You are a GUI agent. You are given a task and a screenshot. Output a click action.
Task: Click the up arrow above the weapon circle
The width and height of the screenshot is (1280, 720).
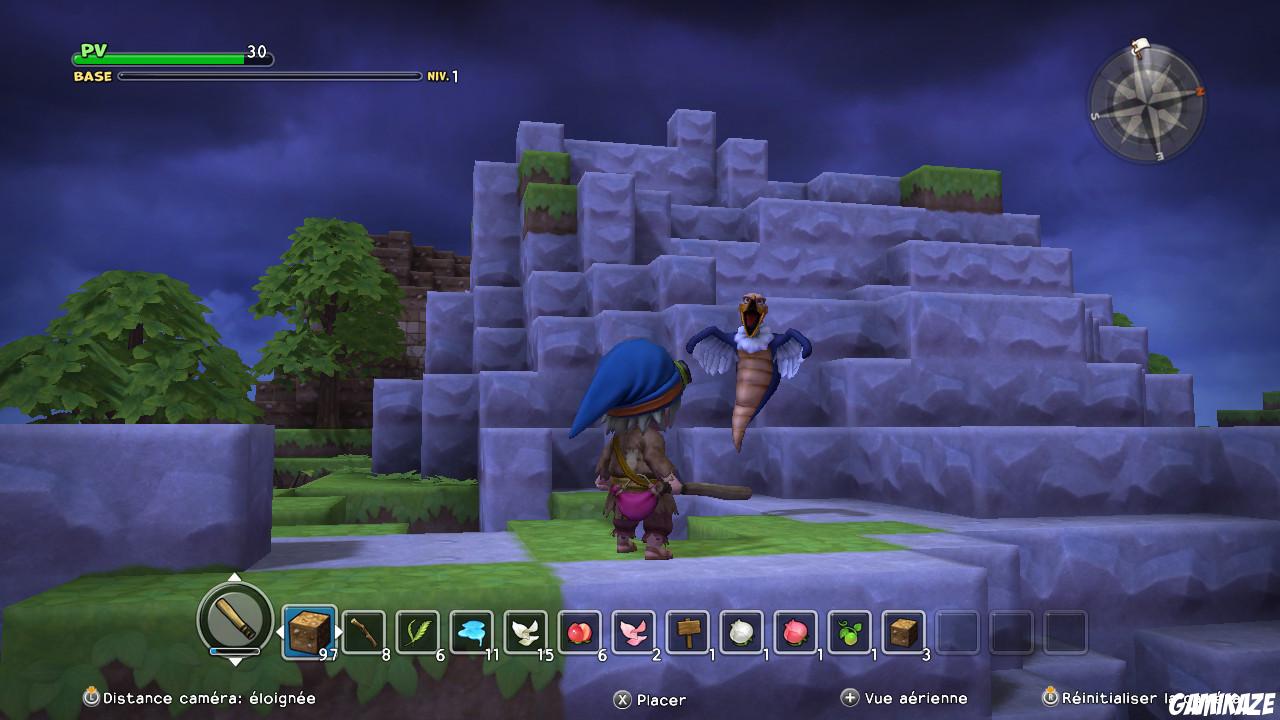pyautogui.click(x=233, y=578)
